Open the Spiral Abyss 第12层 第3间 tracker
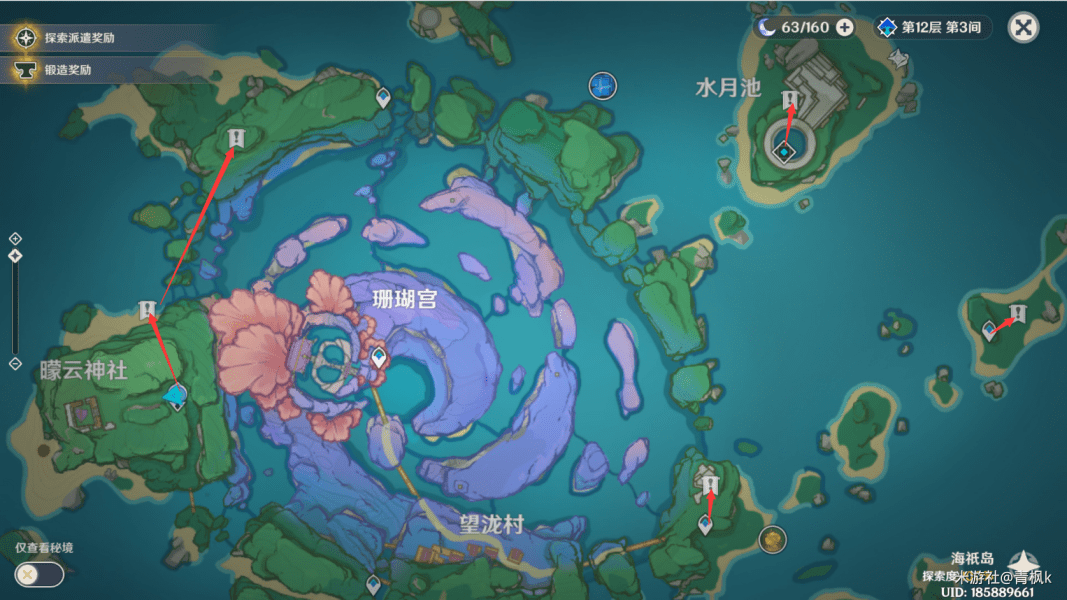 (x=932, y=27)
